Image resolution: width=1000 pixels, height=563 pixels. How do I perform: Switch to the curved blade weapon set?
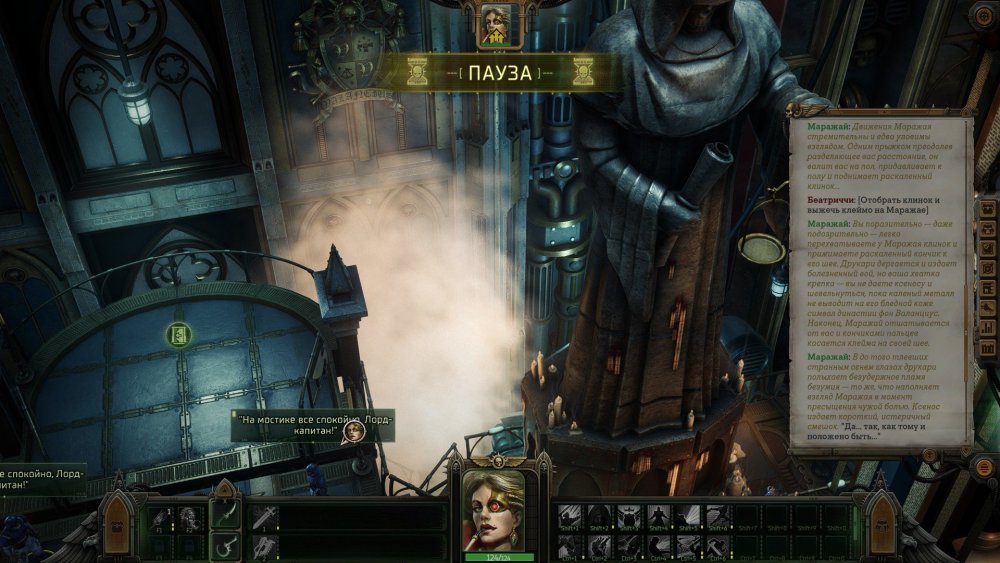(x=225, y=516)
